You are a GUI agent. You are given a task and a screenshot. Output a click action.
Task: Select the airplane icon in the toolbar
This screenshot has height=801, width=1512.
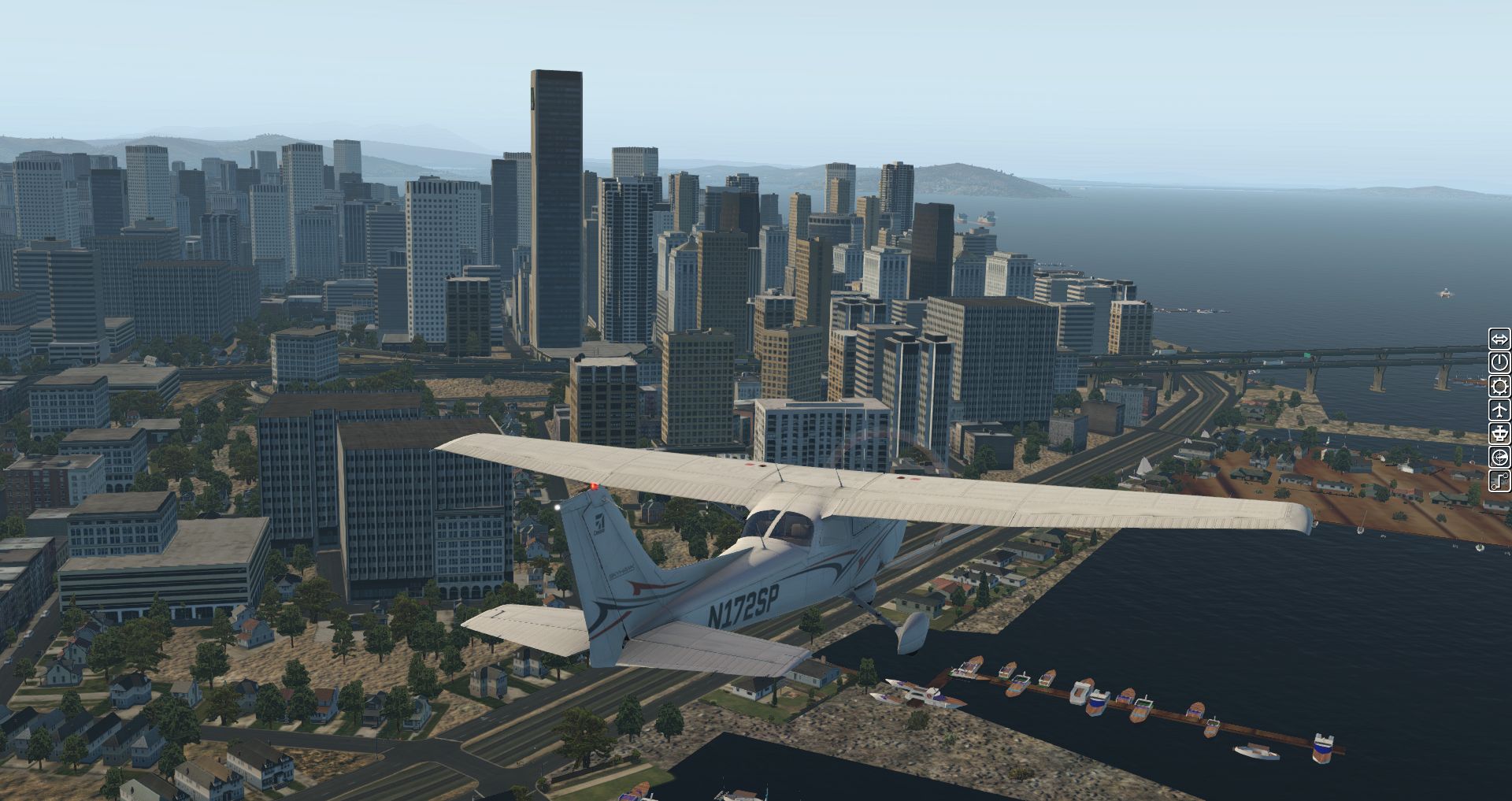point(1499,410)
